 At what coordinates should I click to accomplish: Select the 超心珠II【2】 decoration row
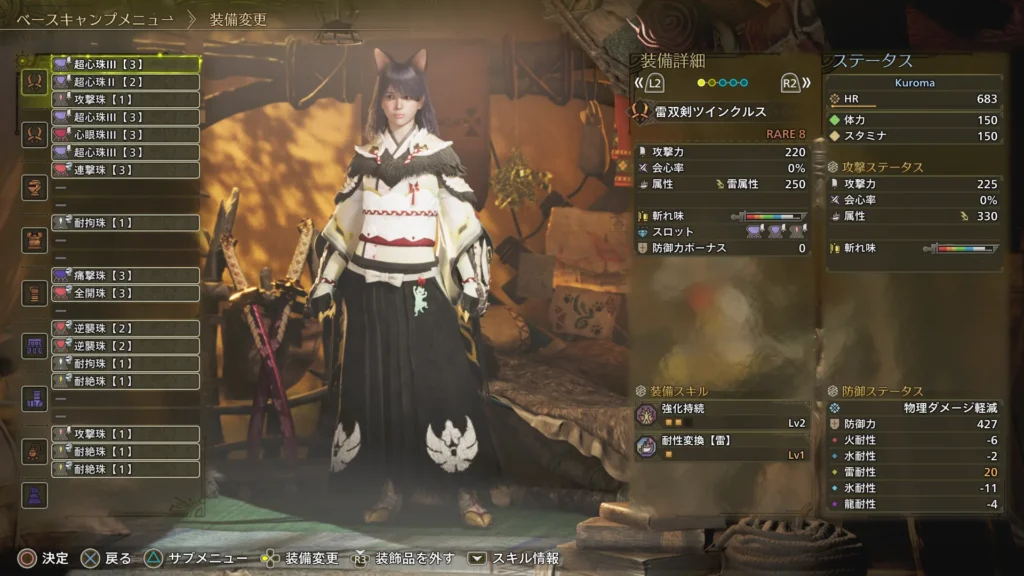point(125,82)
